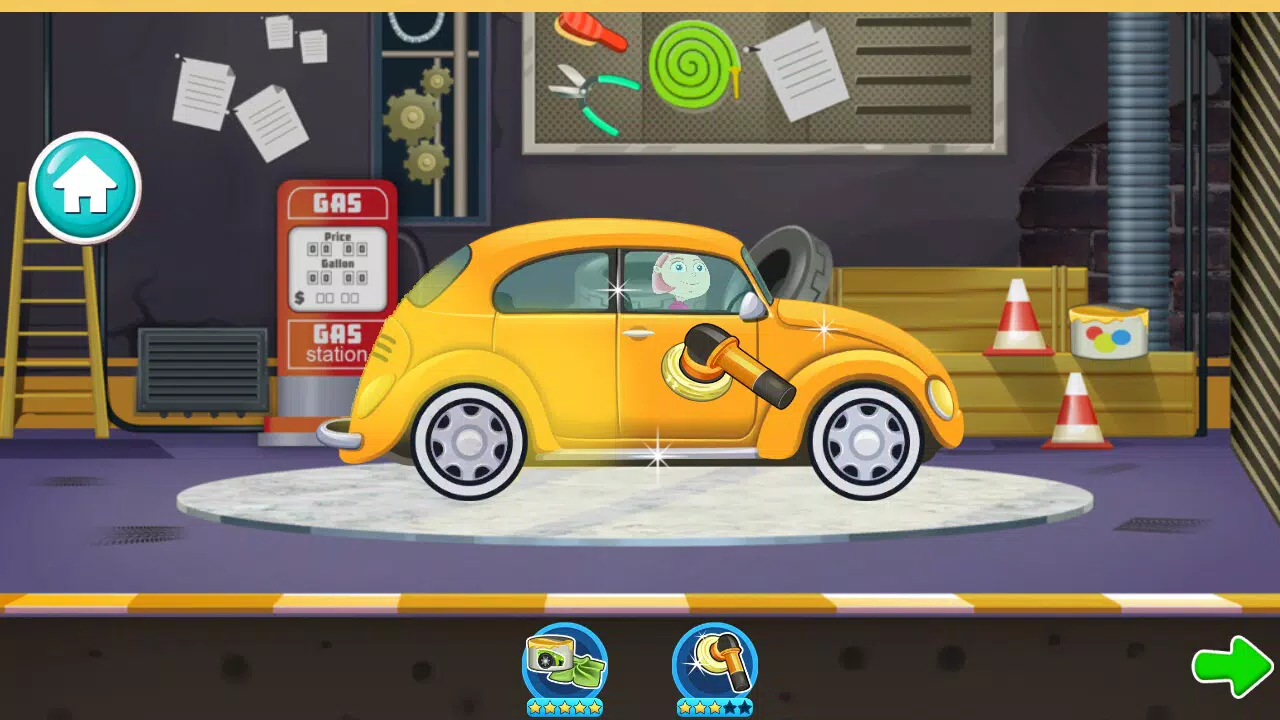Click the star rating under the wax tool
This screenshot has height=720, width=1280.
point(562,705)
